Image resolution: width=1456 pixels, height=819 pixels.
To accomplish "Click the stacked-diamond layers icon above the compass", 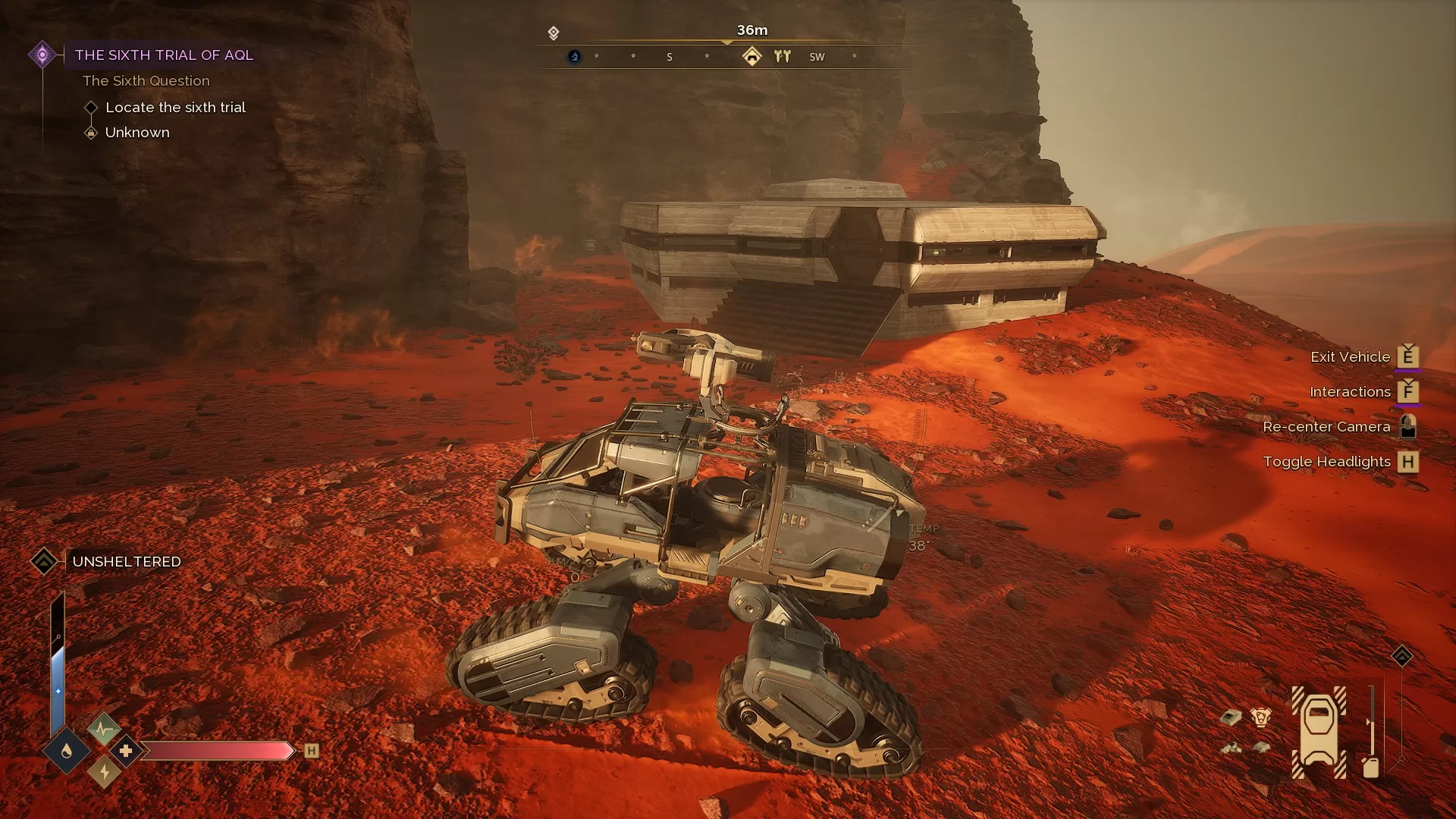I will [x=554, y=33].
